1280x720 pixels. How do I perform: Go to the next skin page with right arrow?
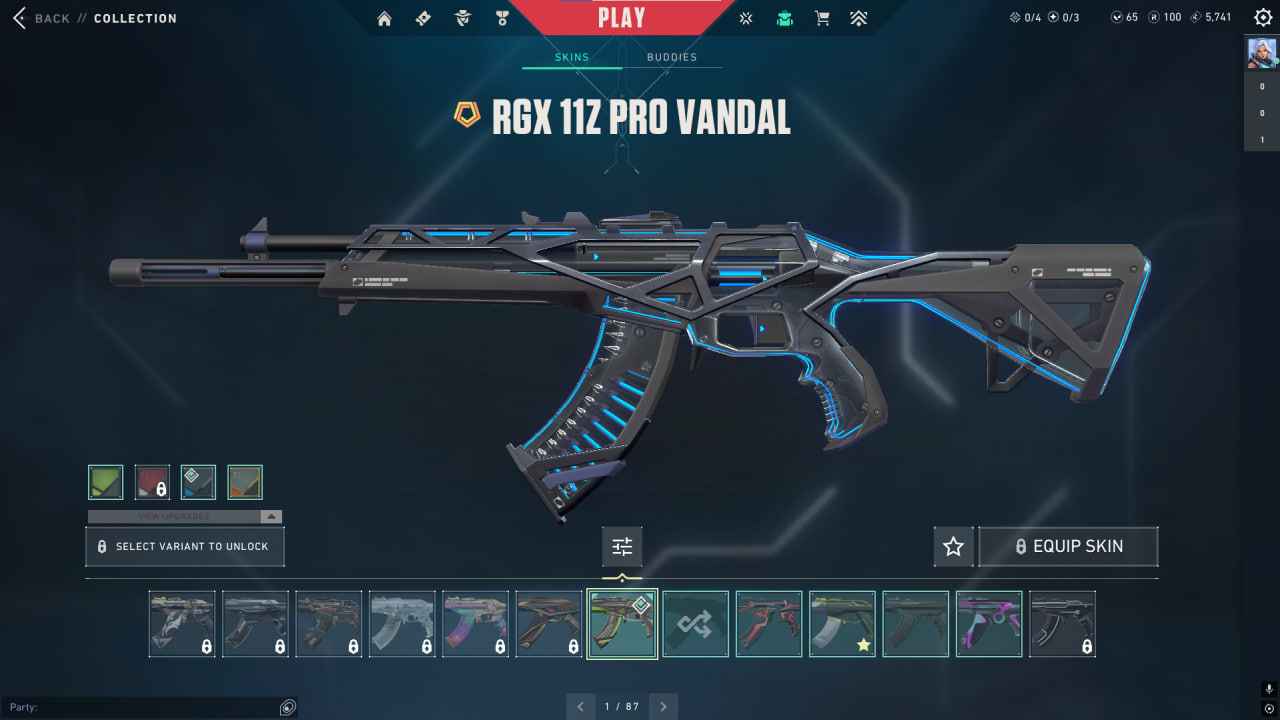click(663, 706)
